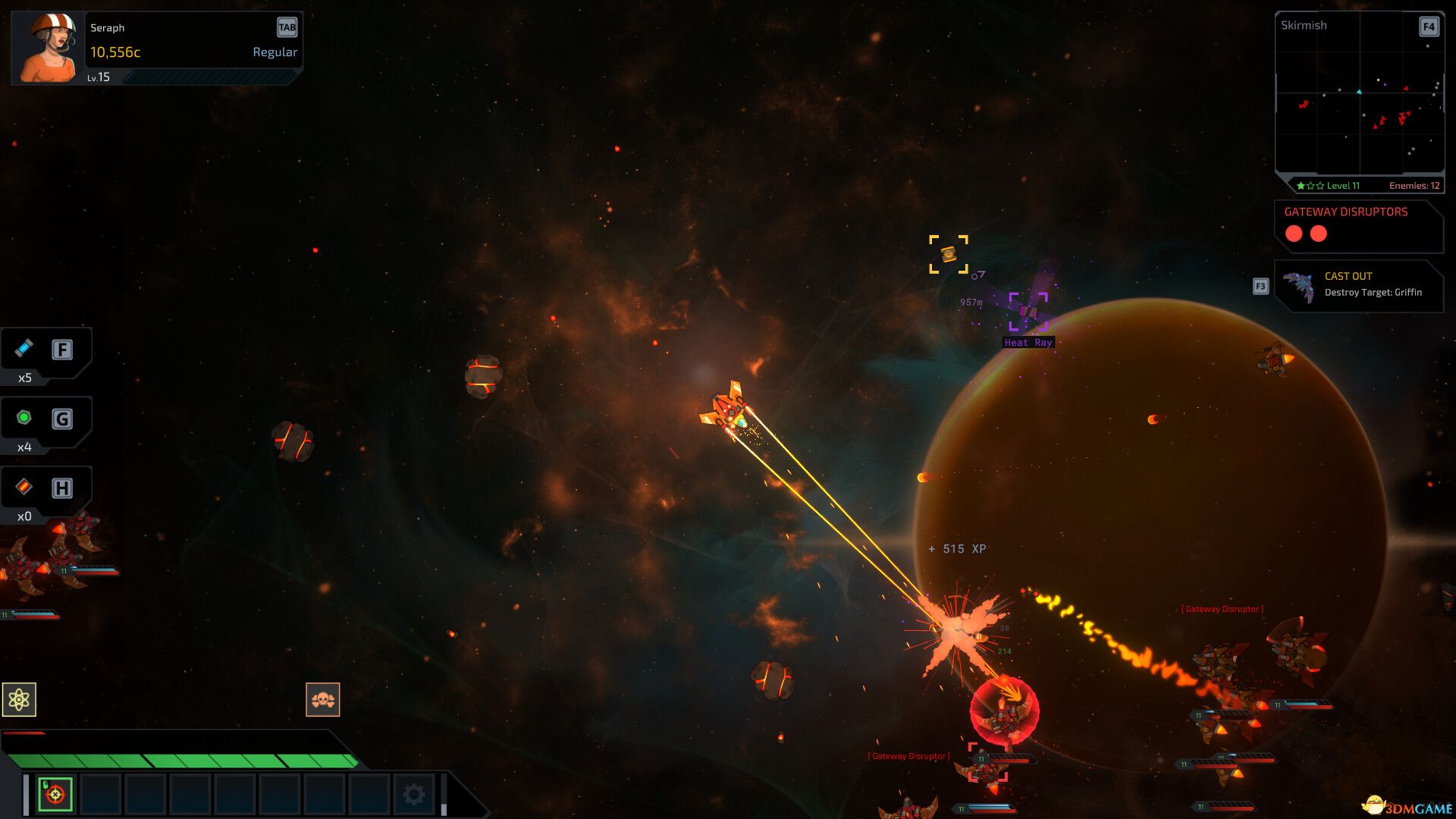Click the skull and crossbones icon
The height and width of the screenshot is (819, 1456).
[323, 699]
